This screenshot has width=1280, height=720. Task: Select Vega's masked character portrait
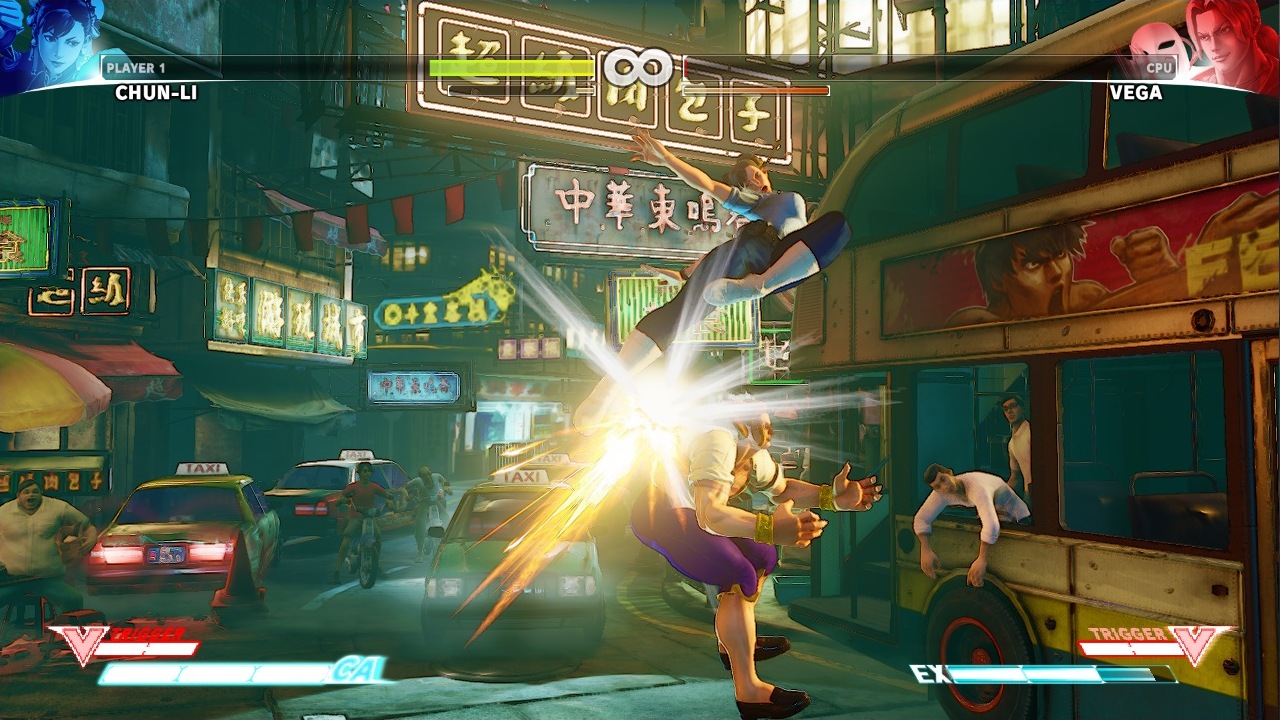1212,42
